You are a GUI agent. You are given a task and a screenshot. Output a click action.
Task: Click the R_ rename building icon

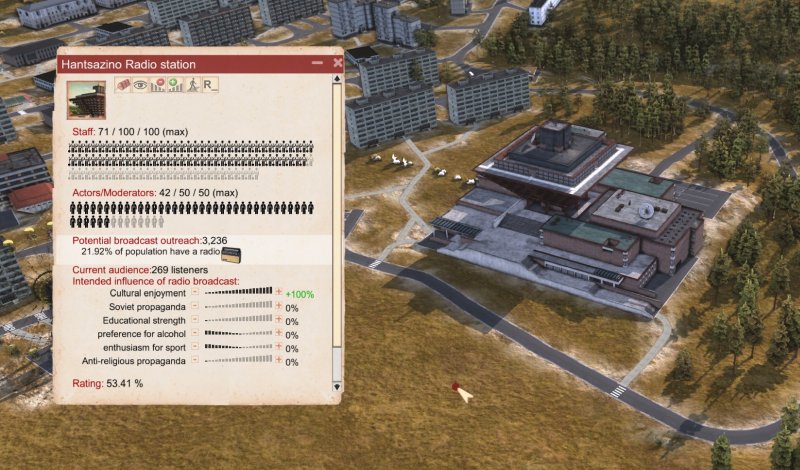[x=210, y=86]
